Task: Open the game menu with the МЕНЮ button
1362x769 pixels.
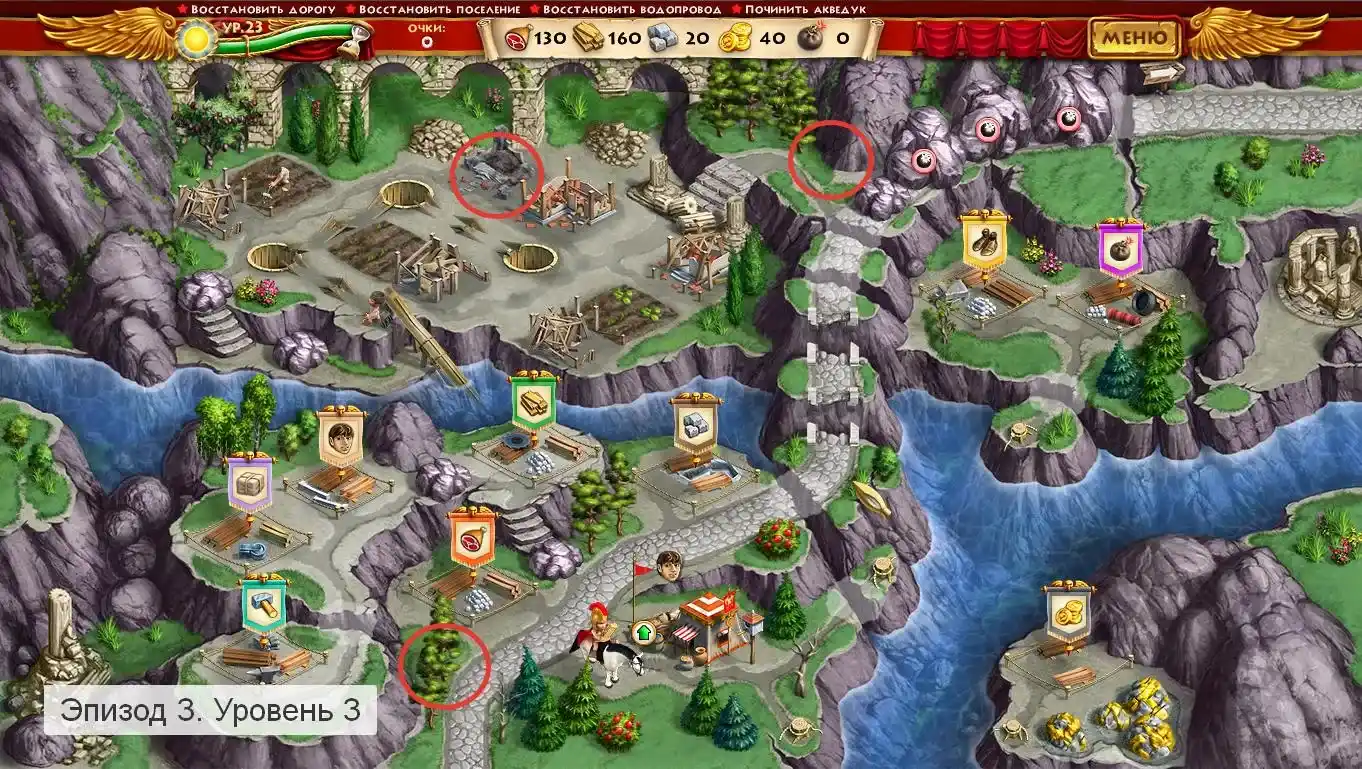Action: 1134,39
